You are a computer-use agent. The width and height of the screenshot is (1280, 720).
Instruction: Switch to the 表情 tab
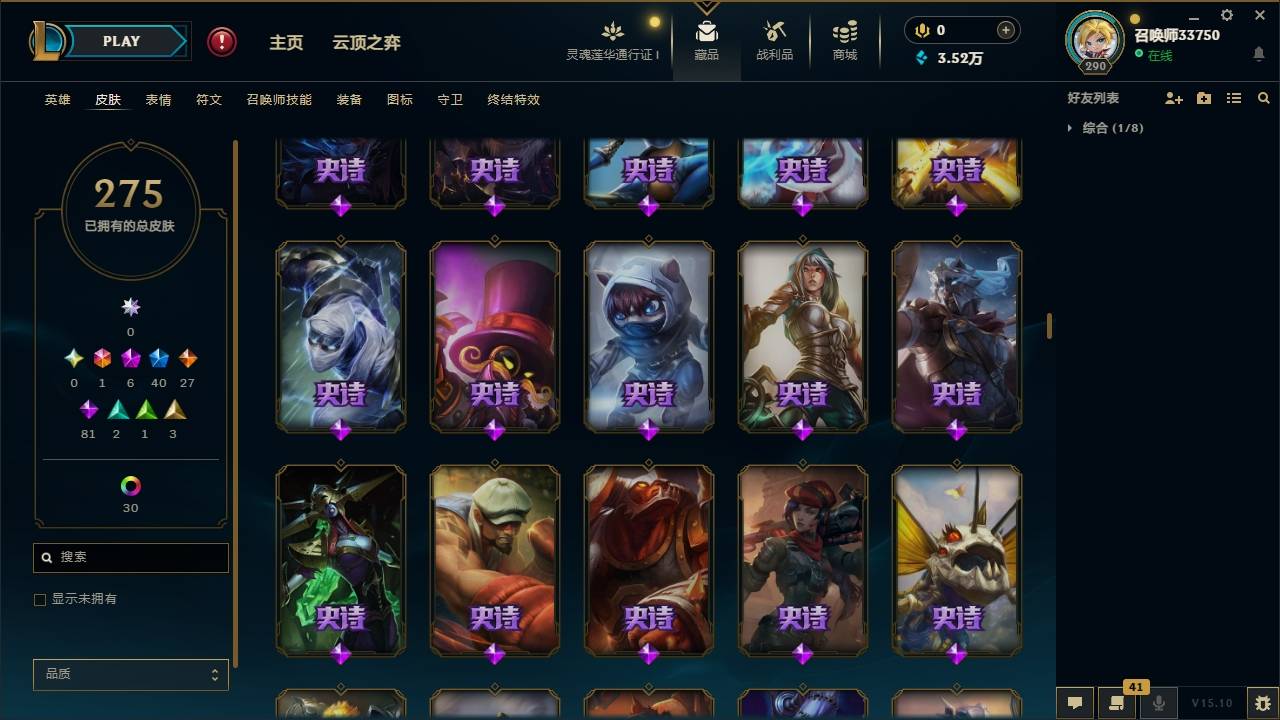[159, 99]
